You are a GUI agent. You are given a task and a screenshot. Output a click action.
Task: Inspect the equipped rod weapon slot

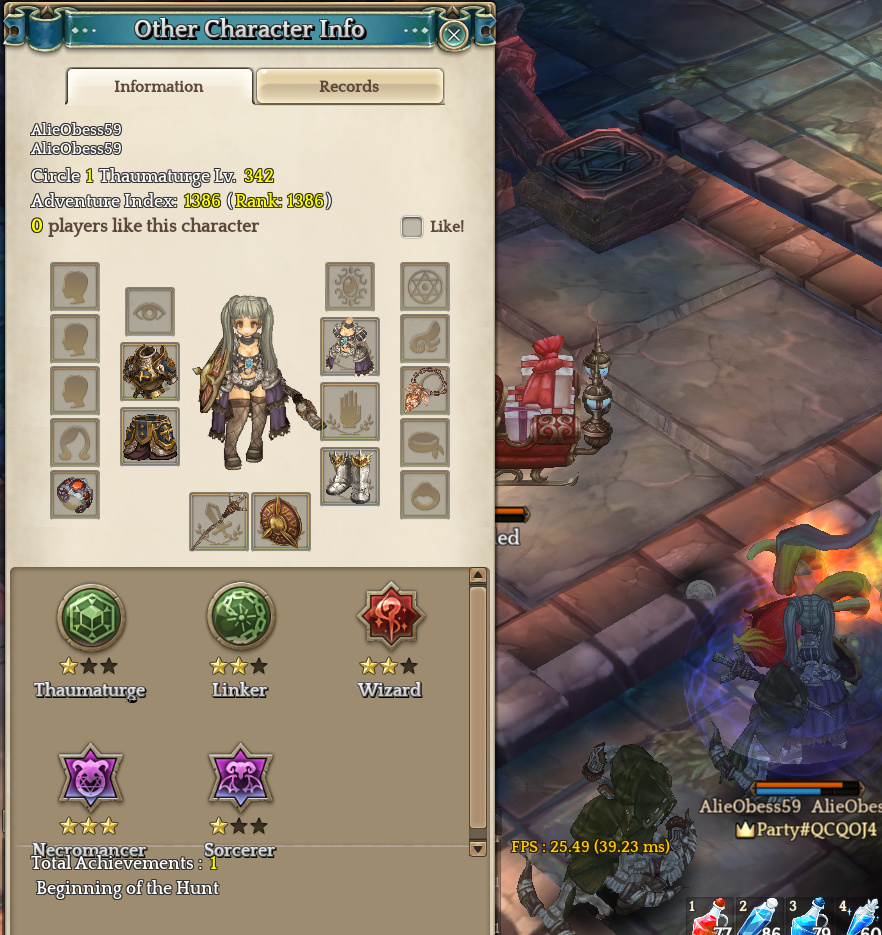pos(219,521)
